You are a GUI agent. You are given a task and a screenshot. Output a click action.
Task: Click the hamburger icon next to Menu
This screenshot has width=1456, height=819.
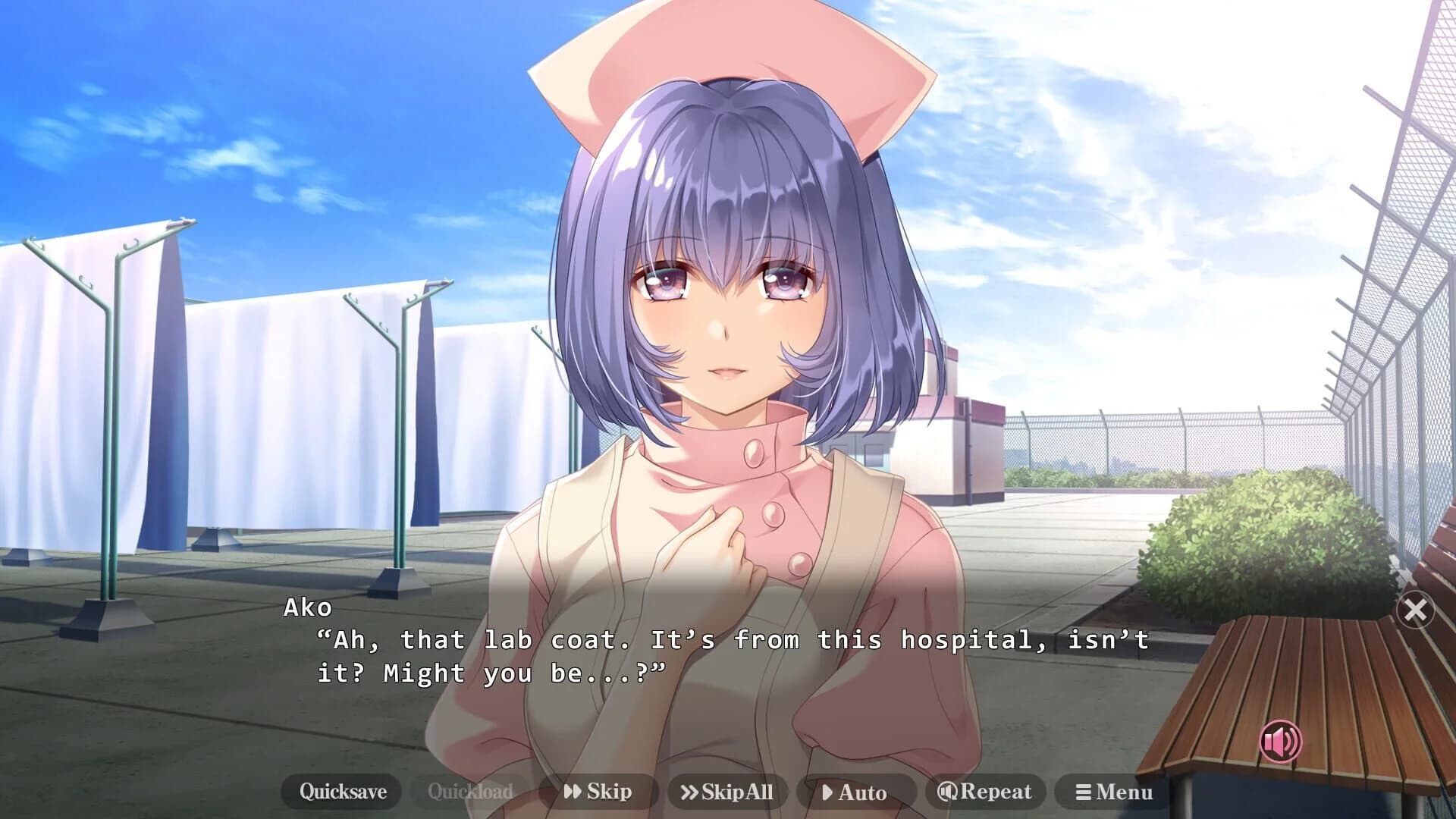point(1084,792)
